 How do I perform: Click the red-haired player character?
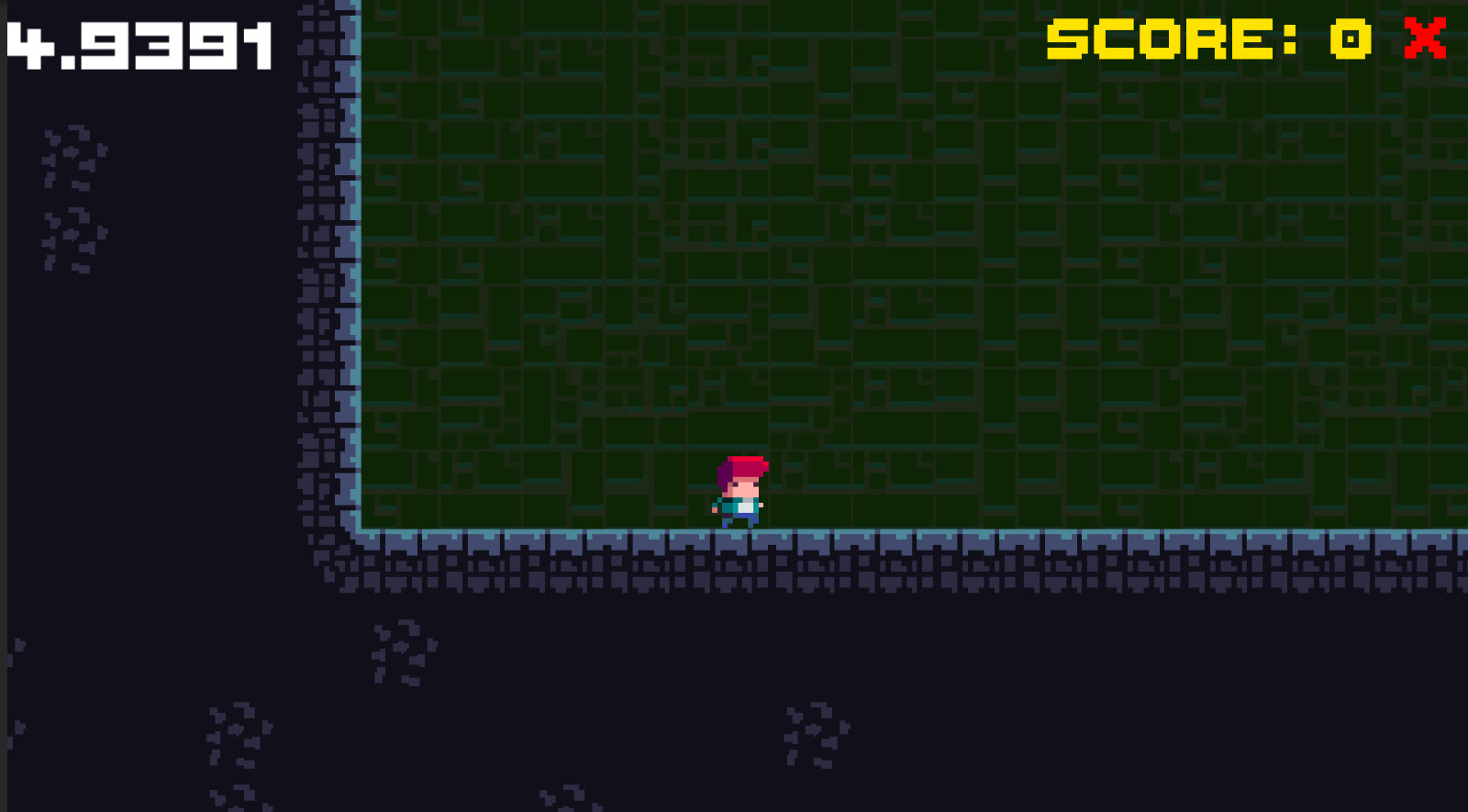coord(740,491)
